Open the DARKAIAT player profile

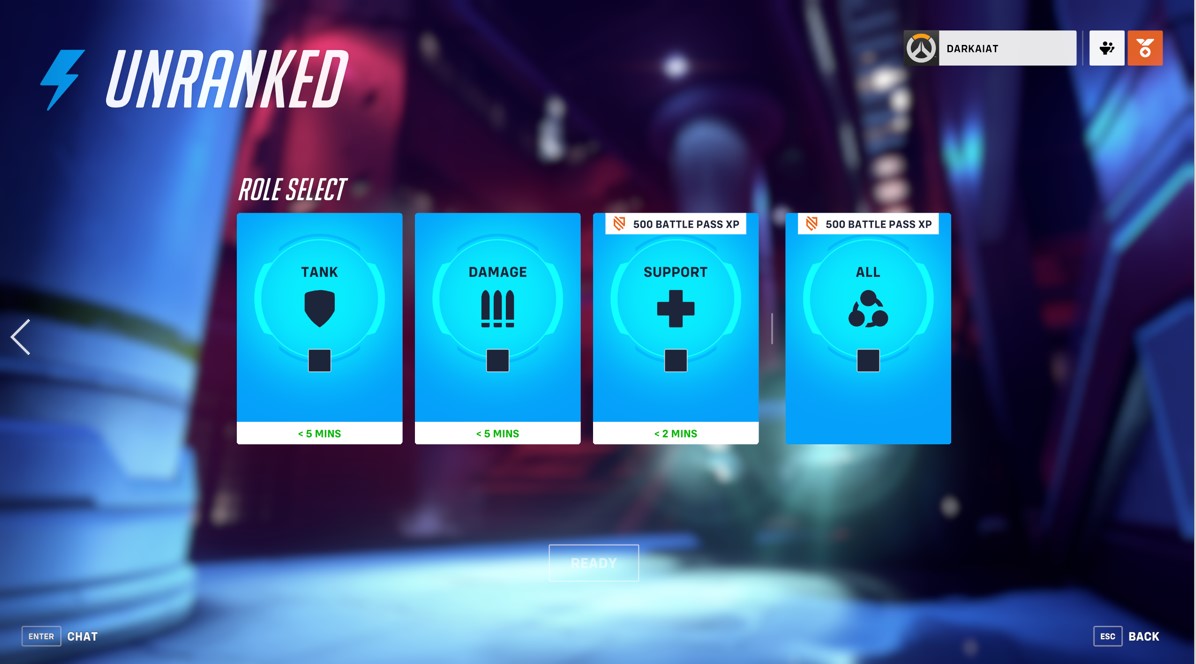click(x=990, y=48)
